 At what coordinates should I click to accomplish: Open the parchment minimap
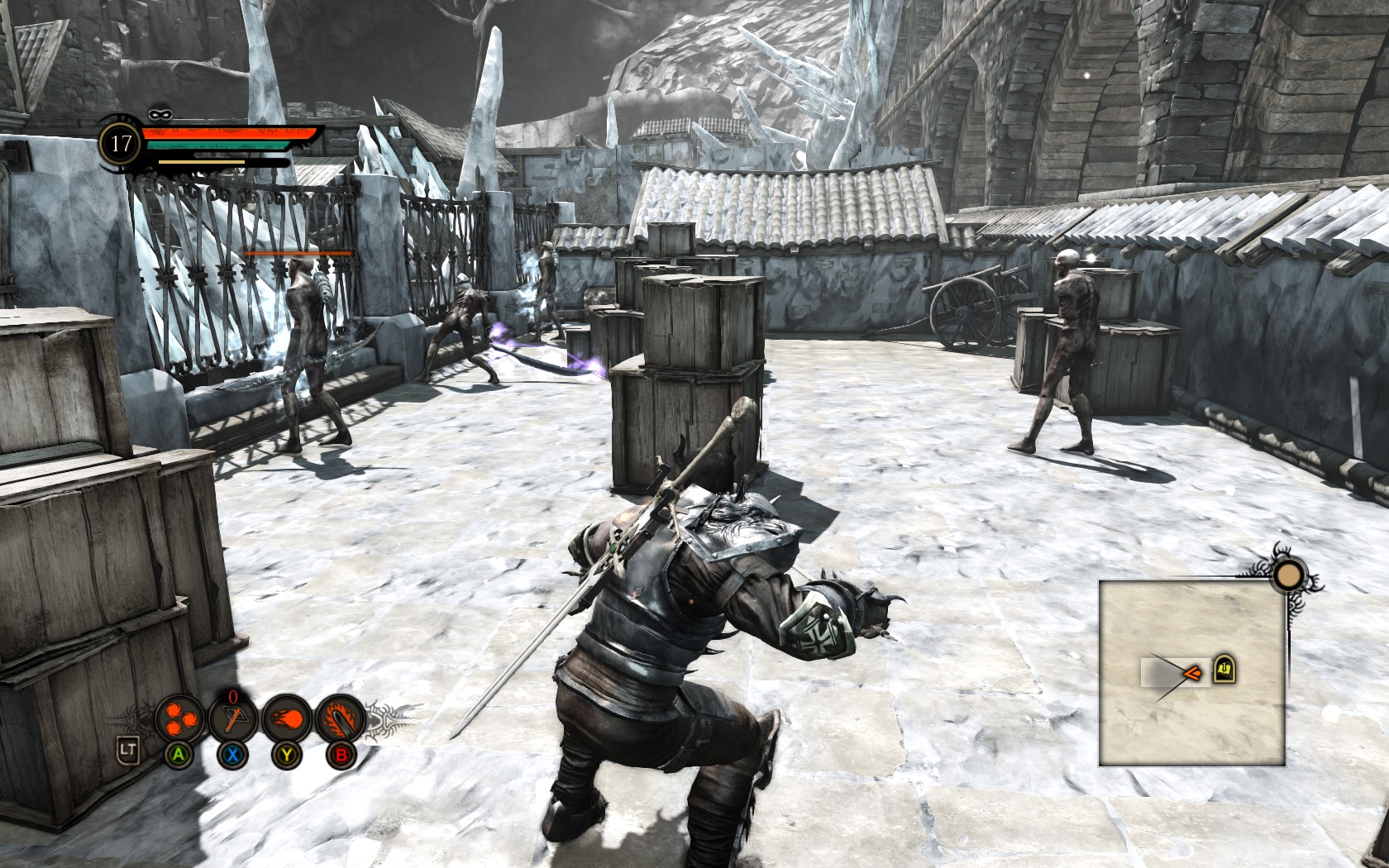[x=1191, y=673]
